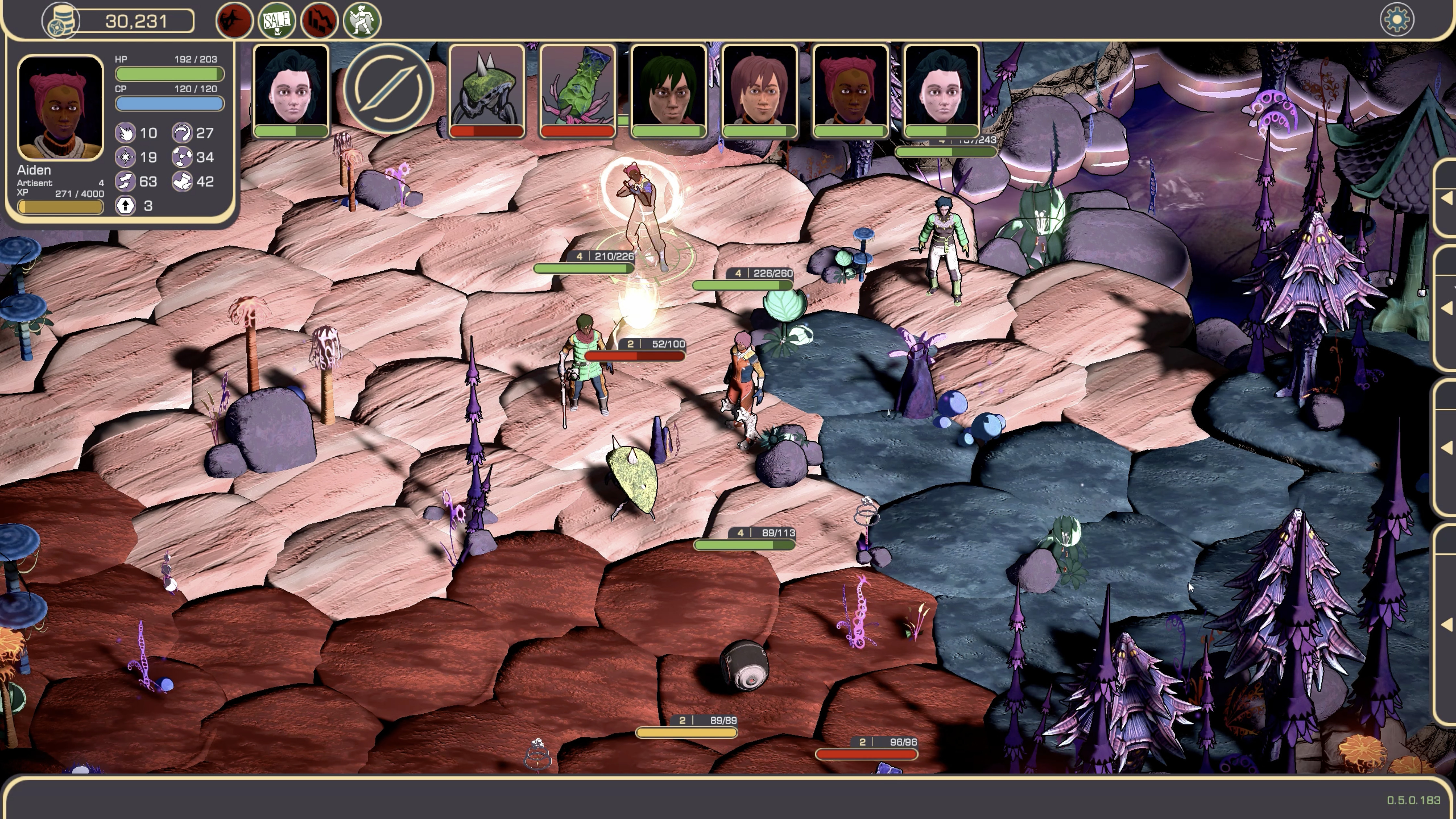Select the claw attack stat icon showing 10
The image size is (1456, 819).
[125, 134]
